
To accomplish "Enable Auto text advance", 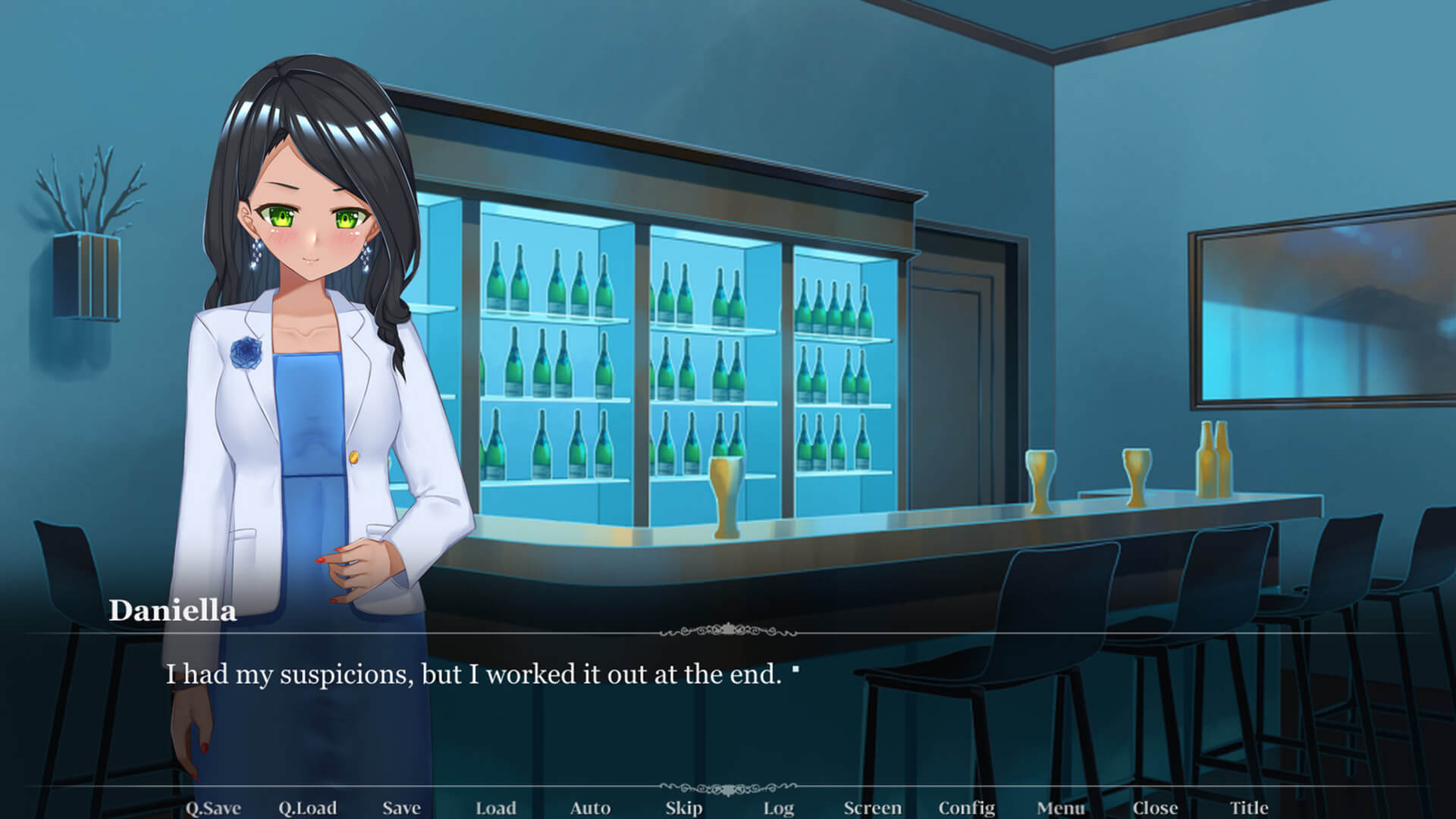I will click(590, 808).
